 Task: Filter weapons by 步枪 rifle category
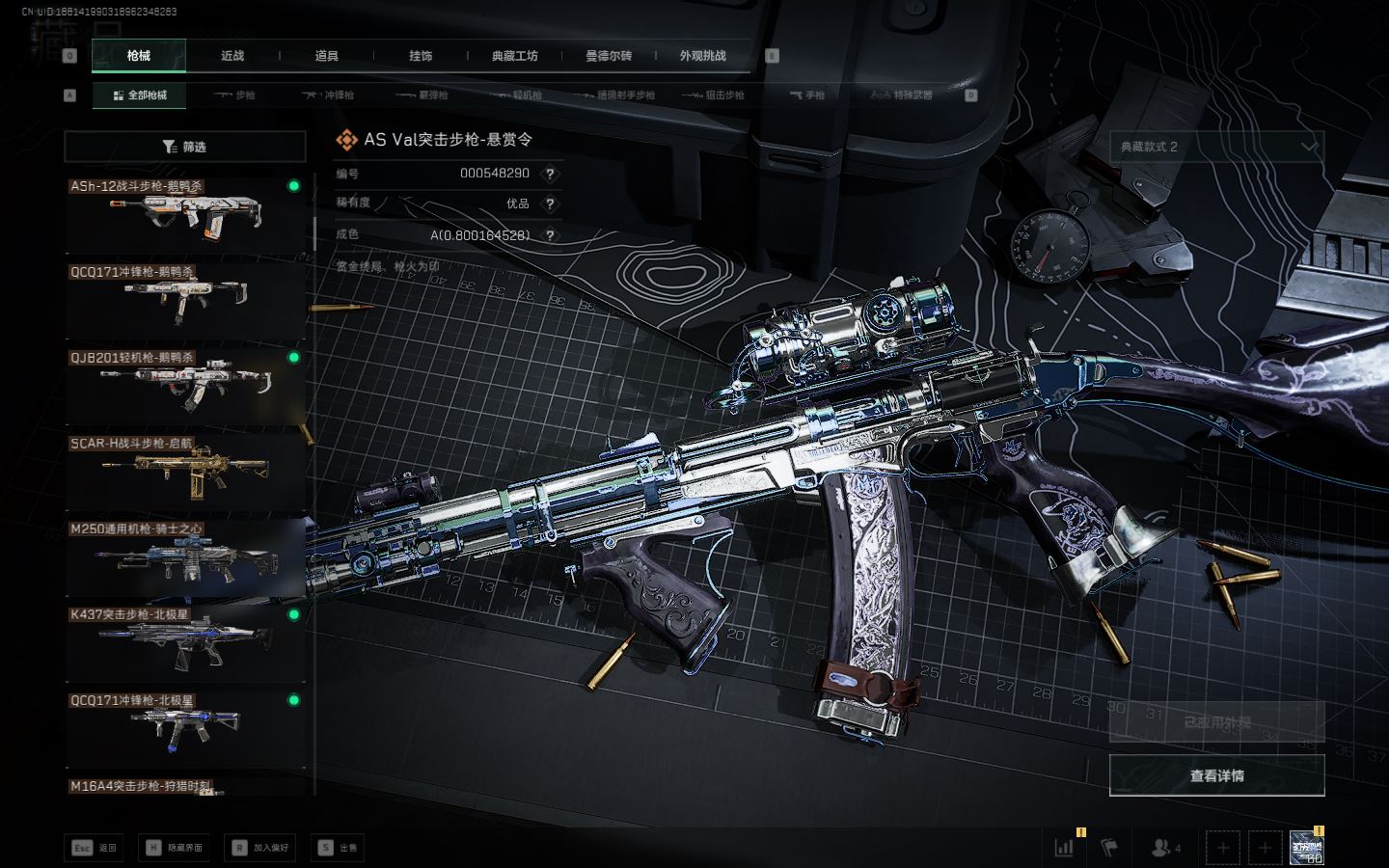point(235,95)
